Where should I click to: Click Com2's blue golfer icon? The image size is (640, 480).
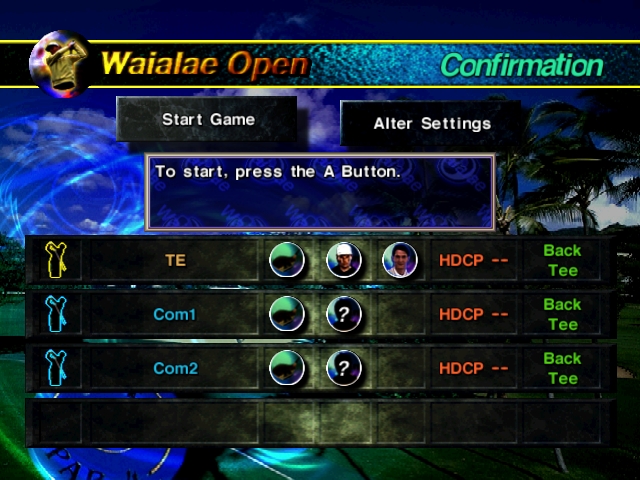[x=55, y=369]
